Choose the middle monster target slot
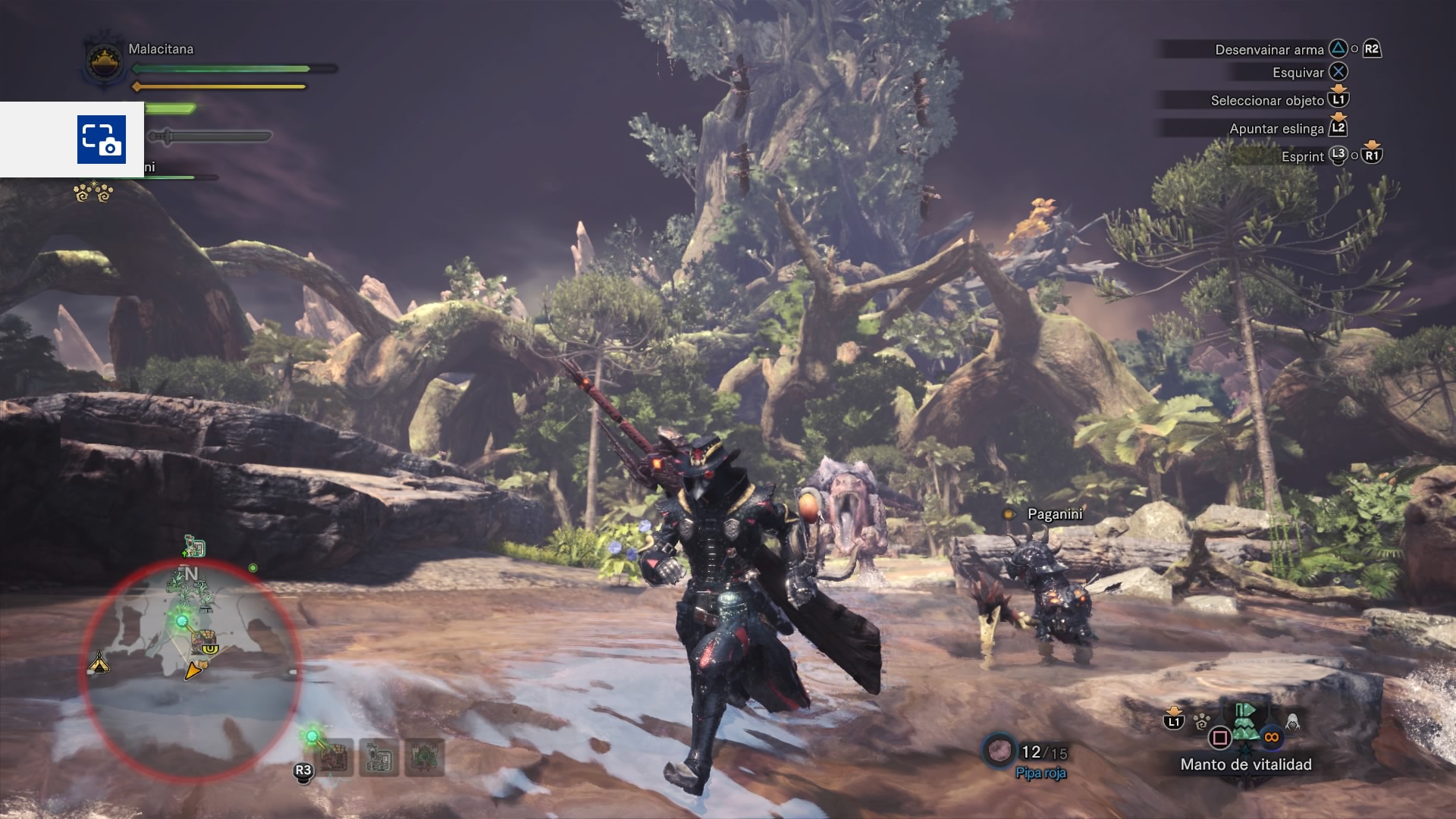The width and height of the screenshot is (1456, 819). [x=378, y=756]
